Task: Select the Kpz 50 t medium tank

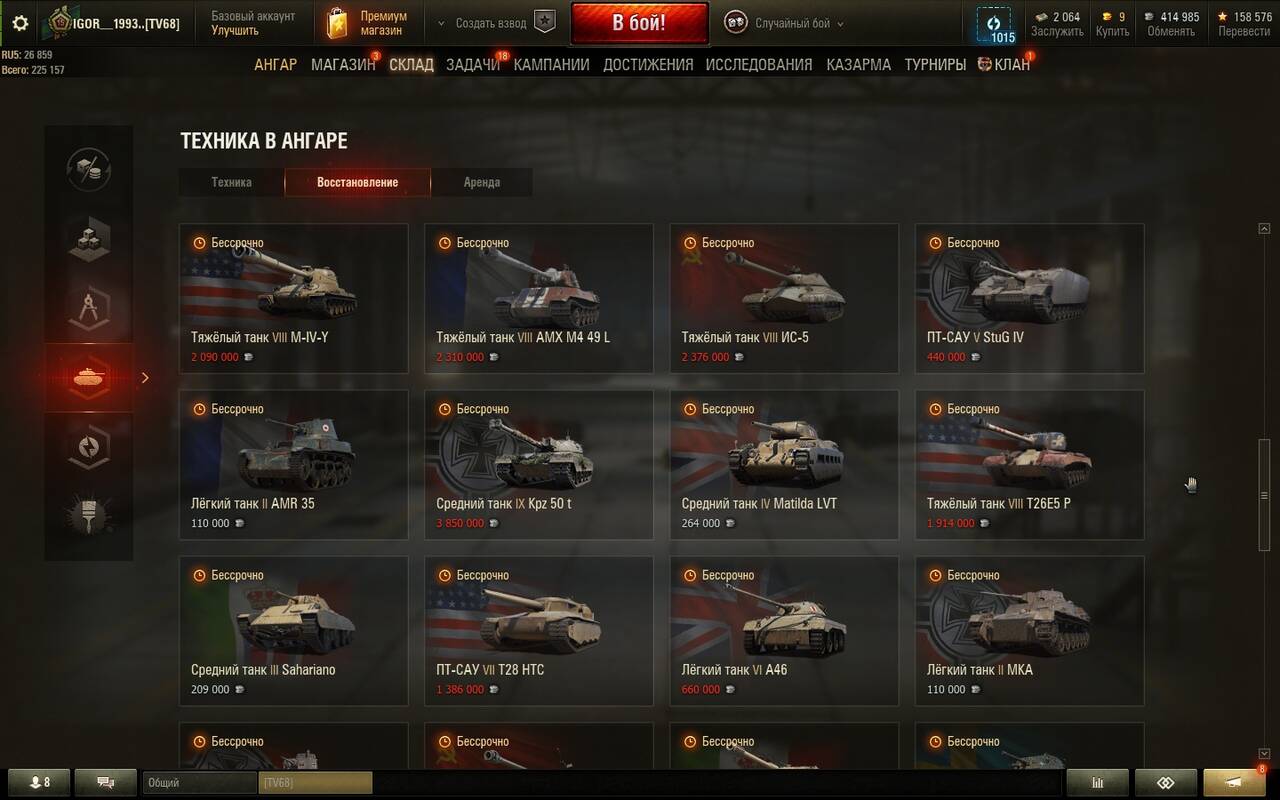Action: [x=539, y=464]
